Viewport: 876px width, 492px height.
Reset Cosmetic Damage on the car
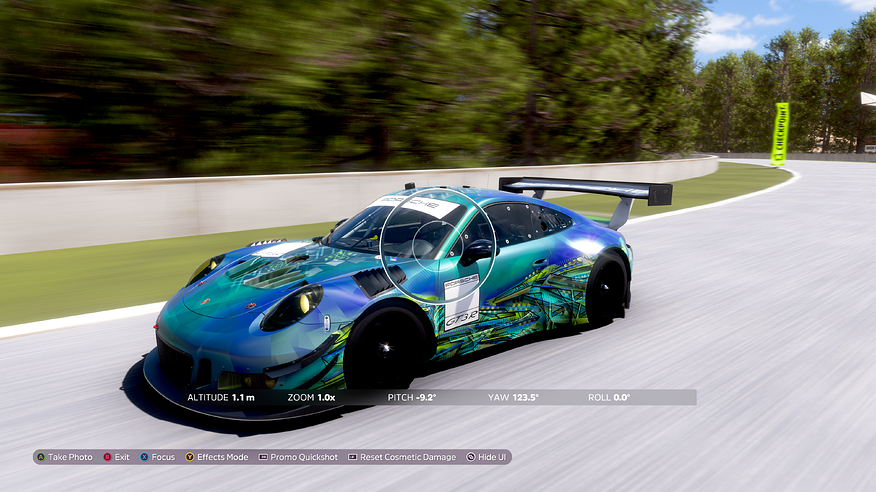point(402,457)
